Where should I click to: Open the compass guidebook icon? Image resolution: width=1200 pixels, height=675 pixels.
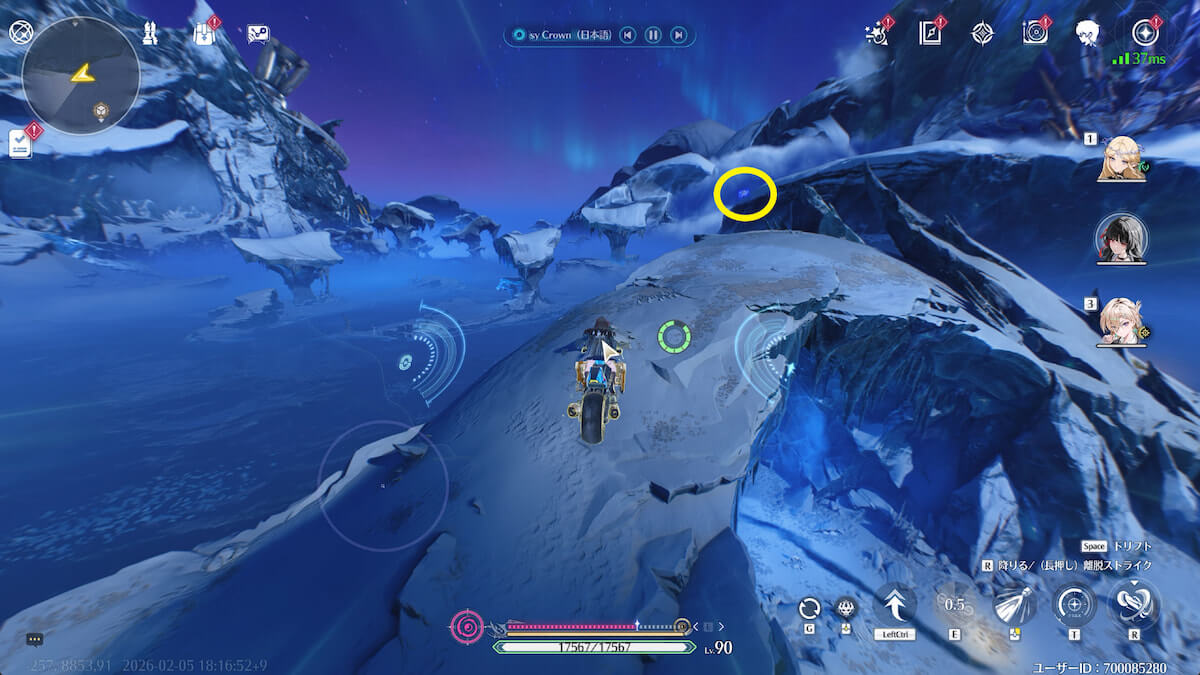point(930,33)
